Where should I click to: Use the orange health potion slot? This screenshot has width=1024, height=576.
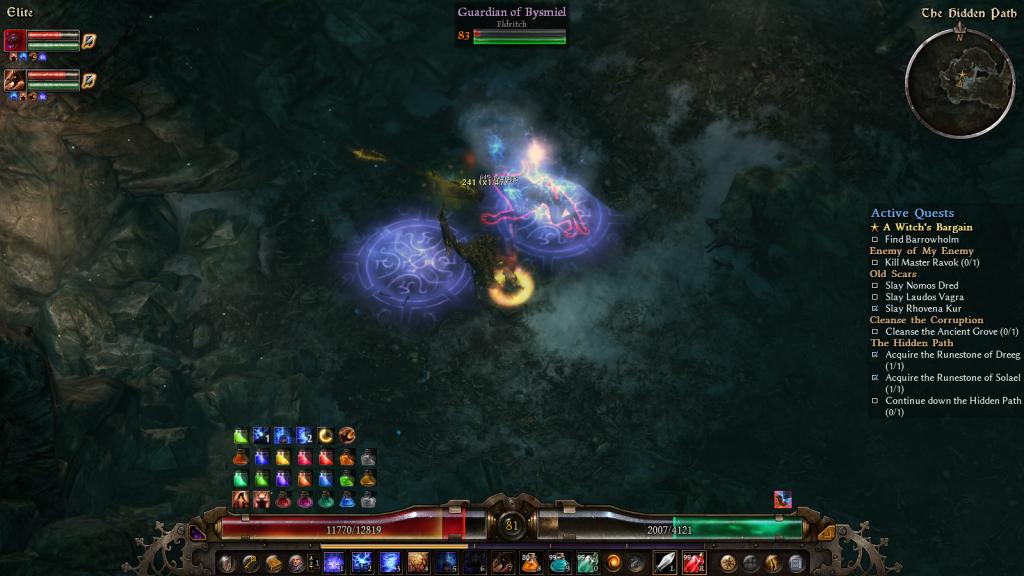tap(530, 562)
